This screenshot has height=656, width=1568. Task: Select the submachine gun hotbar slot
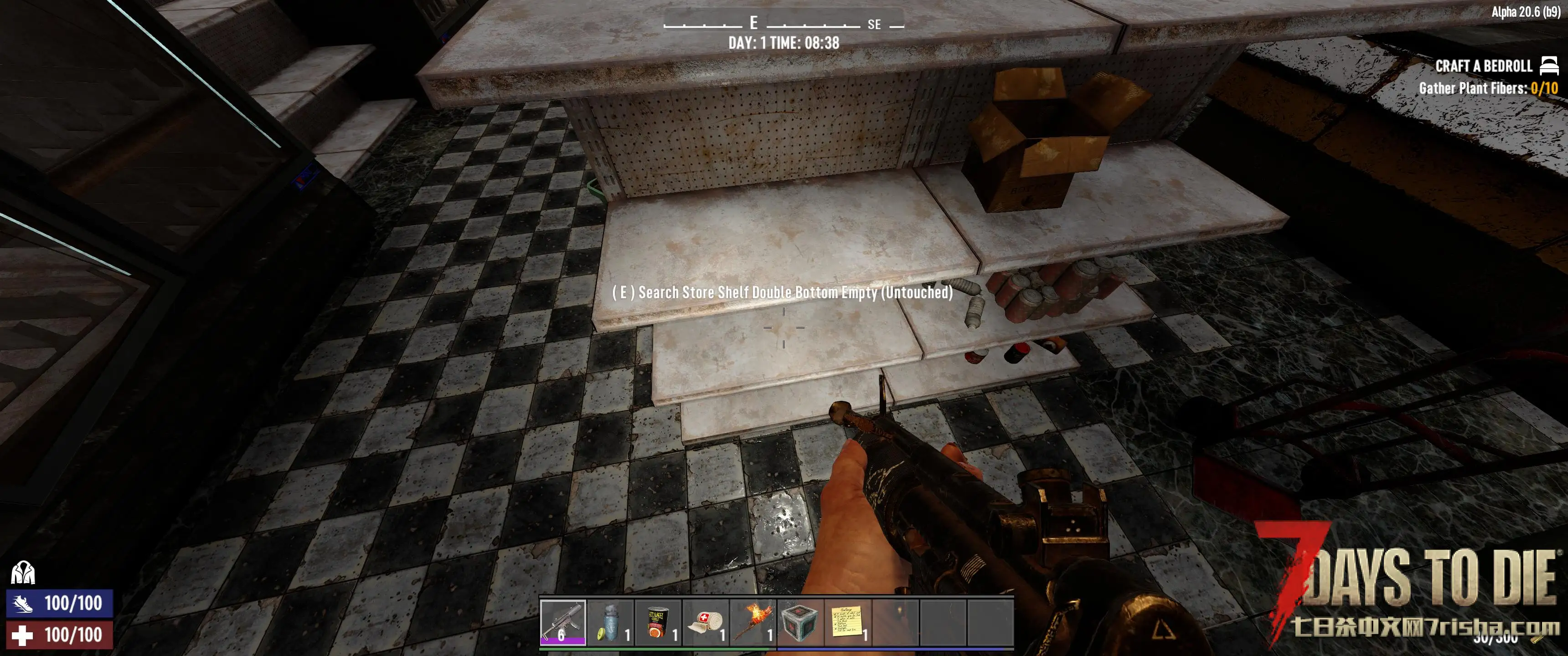tap(562, 622)
